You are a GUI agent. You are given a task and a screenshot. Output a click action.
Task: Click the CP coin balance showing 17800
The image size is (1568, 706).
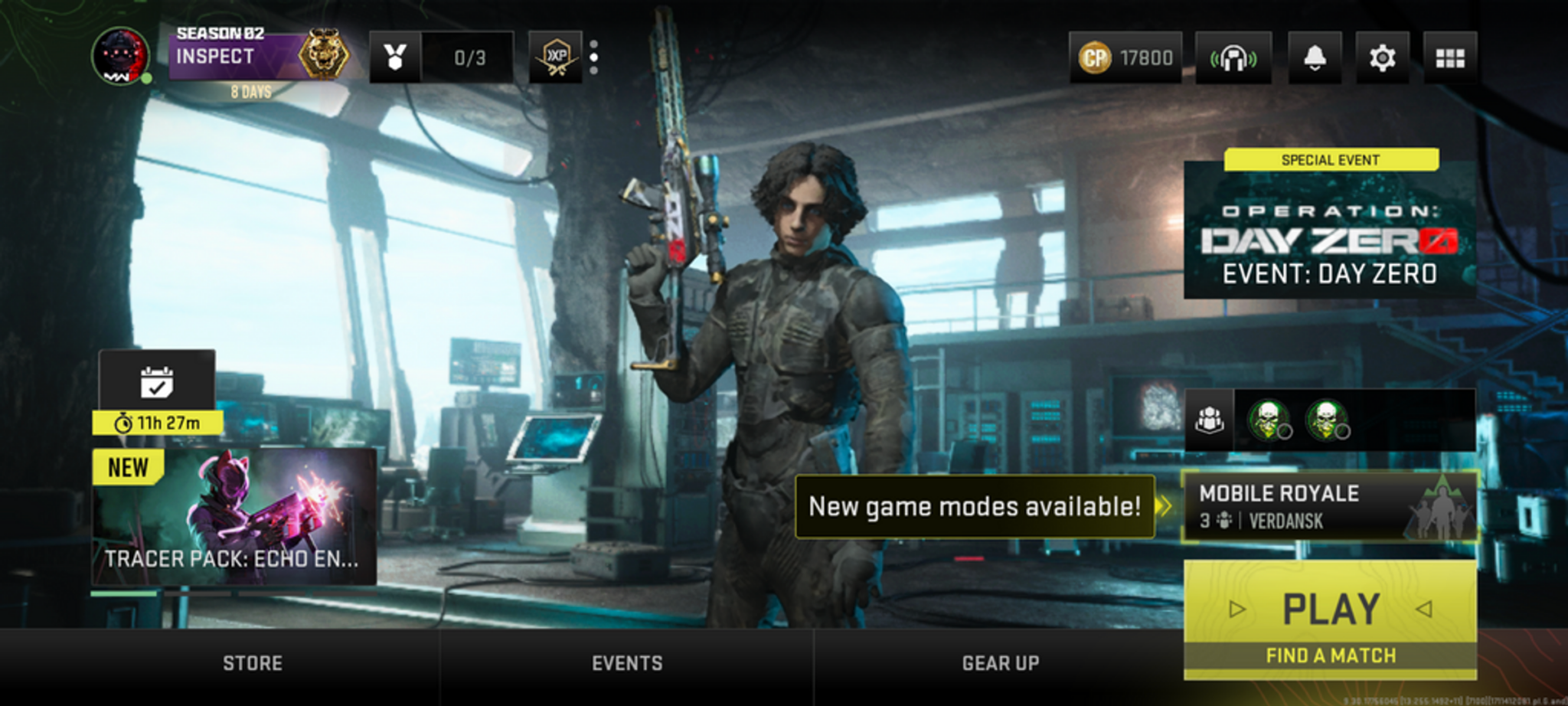tap(1127, 57)
